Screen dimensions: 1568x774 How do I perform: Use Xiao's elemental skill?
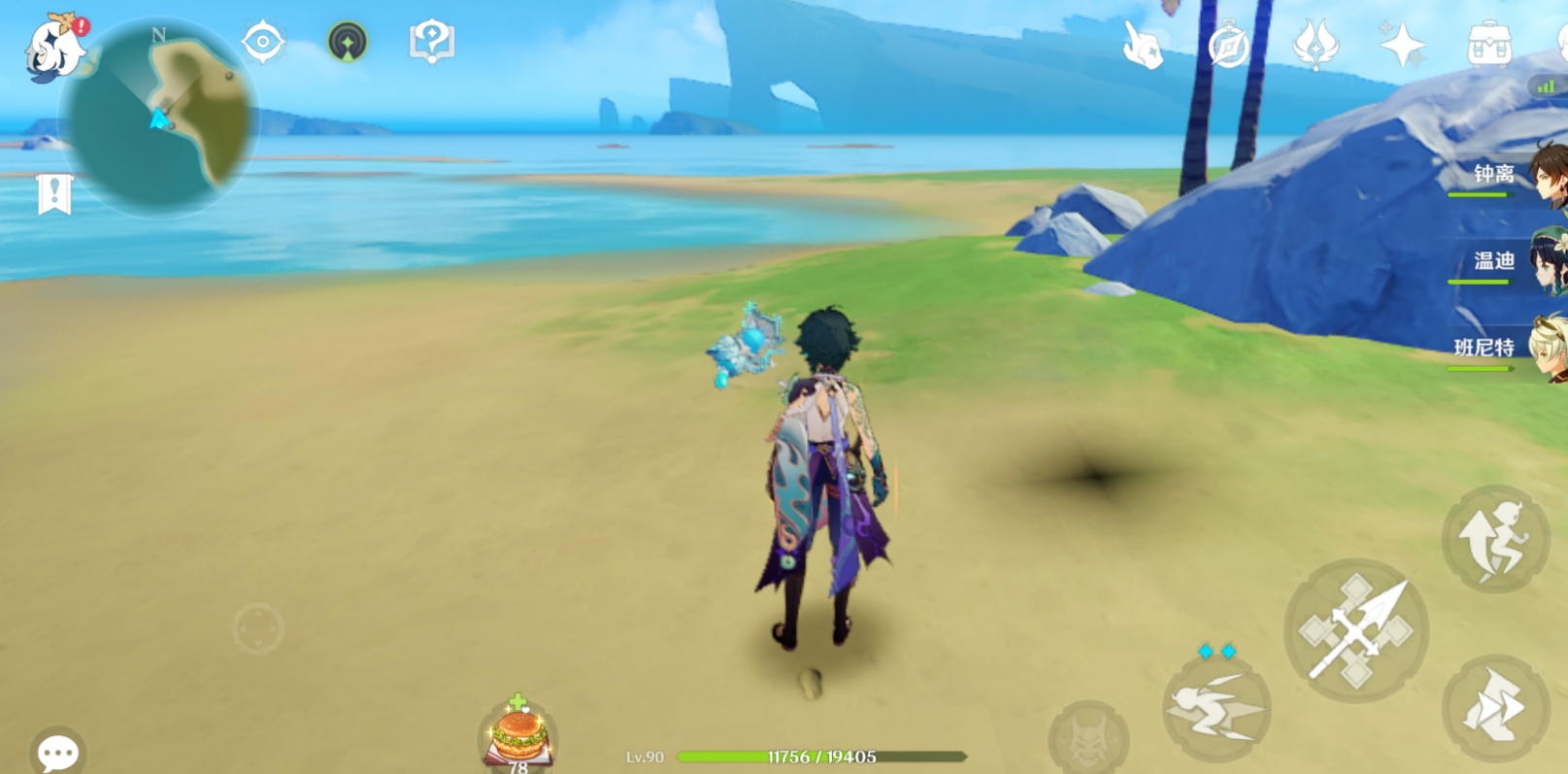[1216, 709]
